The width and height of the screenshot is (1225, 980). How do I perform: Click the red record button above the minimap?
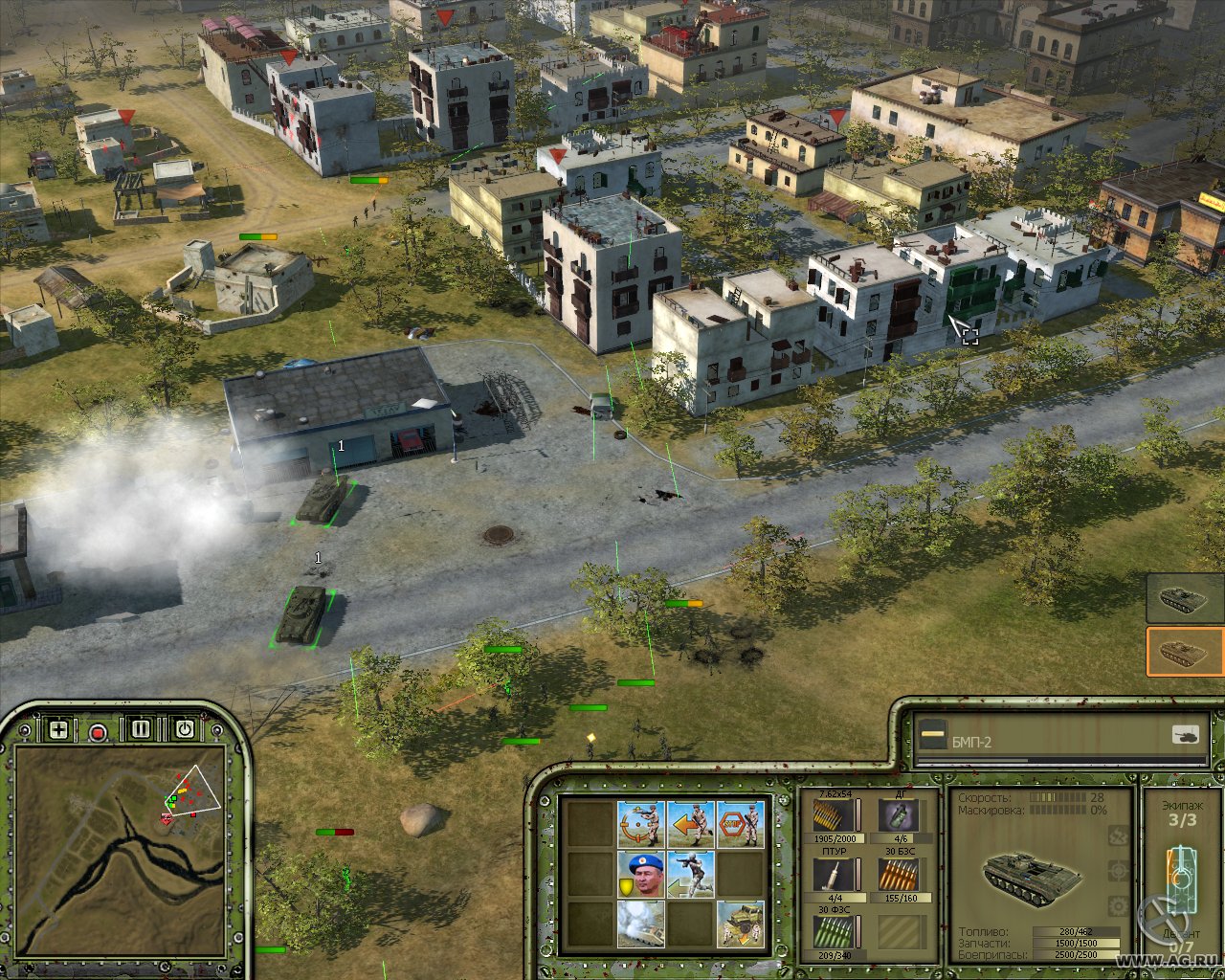coord(98,732)
